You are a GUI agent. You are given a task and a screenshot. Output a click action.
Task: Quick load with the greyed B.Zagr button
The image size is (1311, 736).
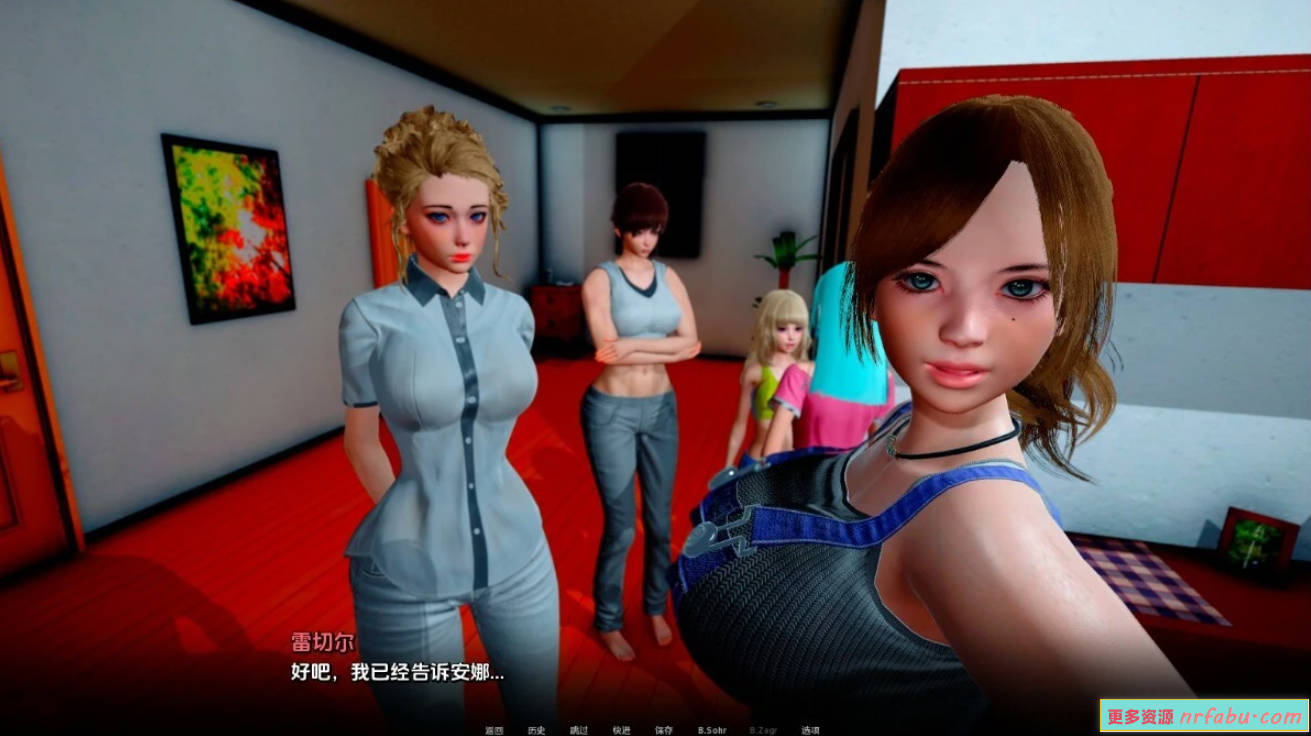[763, 730]
